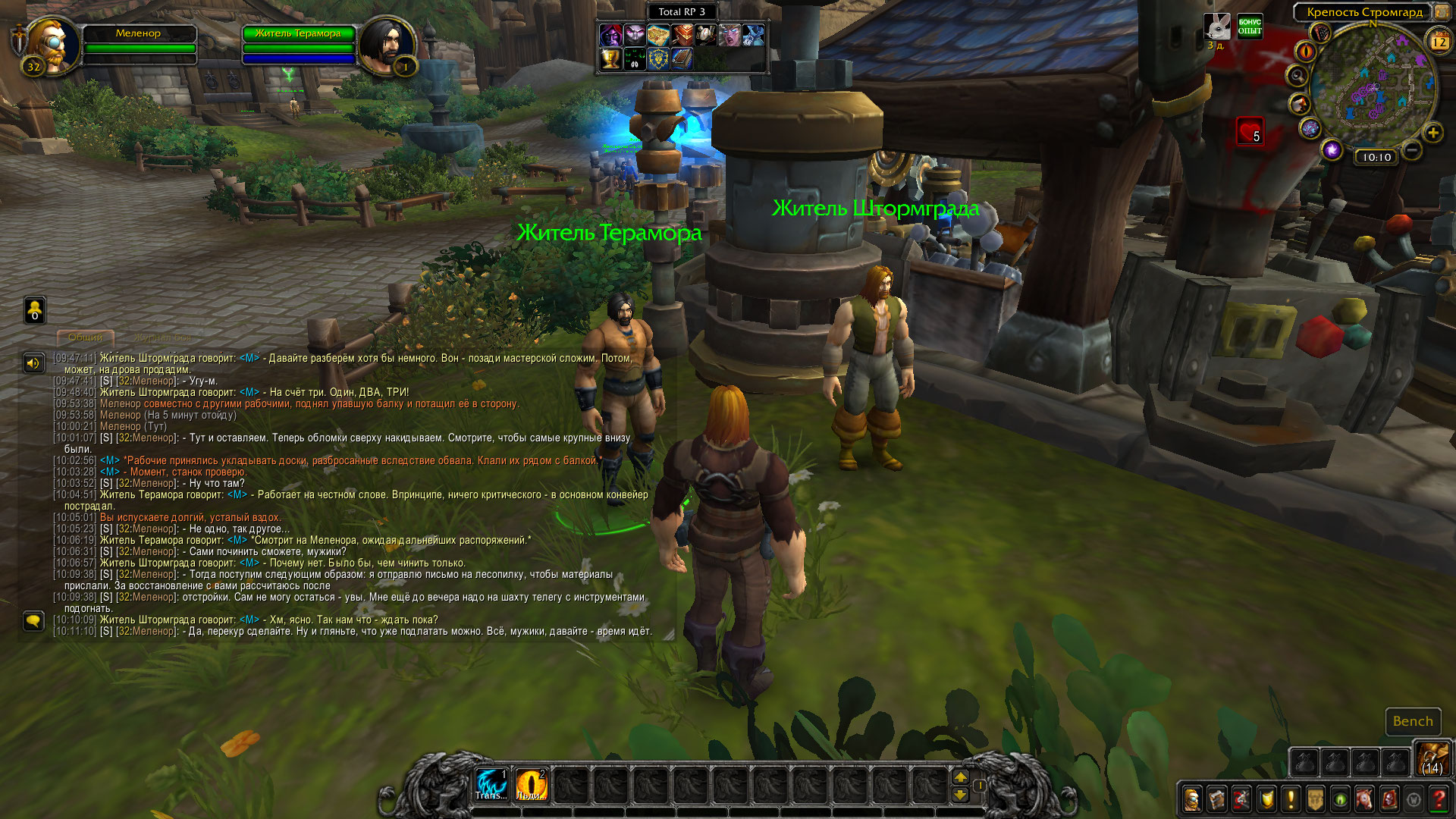
Task: Open the character info micro button
Action: click(1192, 799)
